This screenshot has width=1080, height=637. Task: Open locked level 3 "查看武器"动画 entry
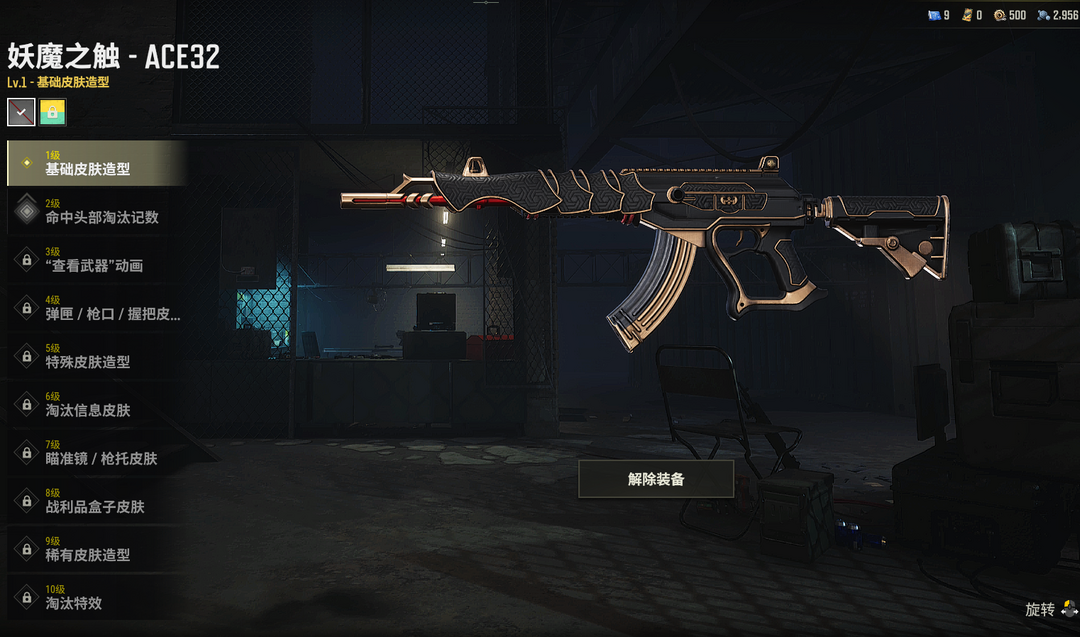(96, 259)
